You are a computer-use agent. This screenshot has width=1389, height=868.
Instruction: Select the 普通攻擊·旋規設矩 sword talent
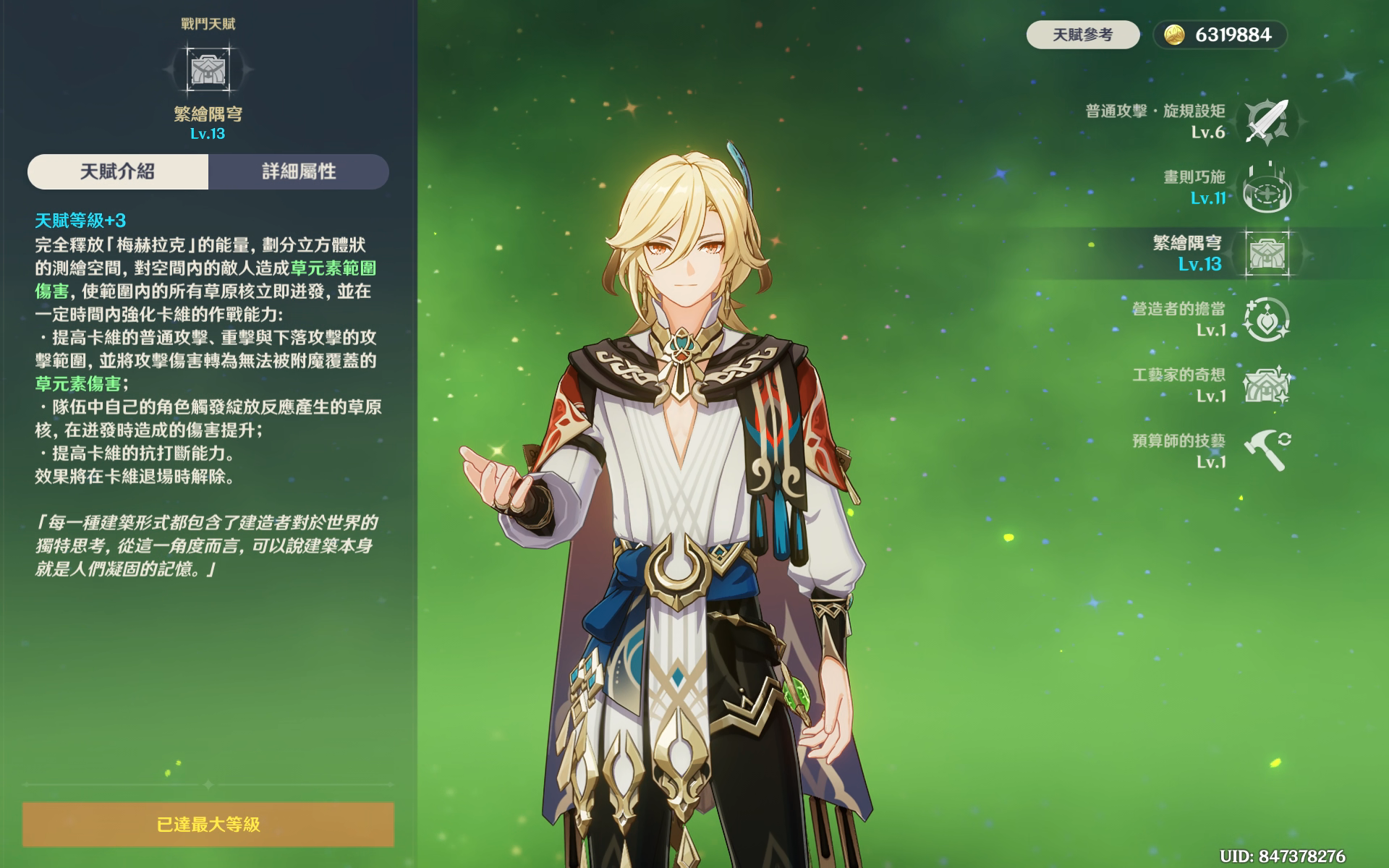pos(1267,122)
